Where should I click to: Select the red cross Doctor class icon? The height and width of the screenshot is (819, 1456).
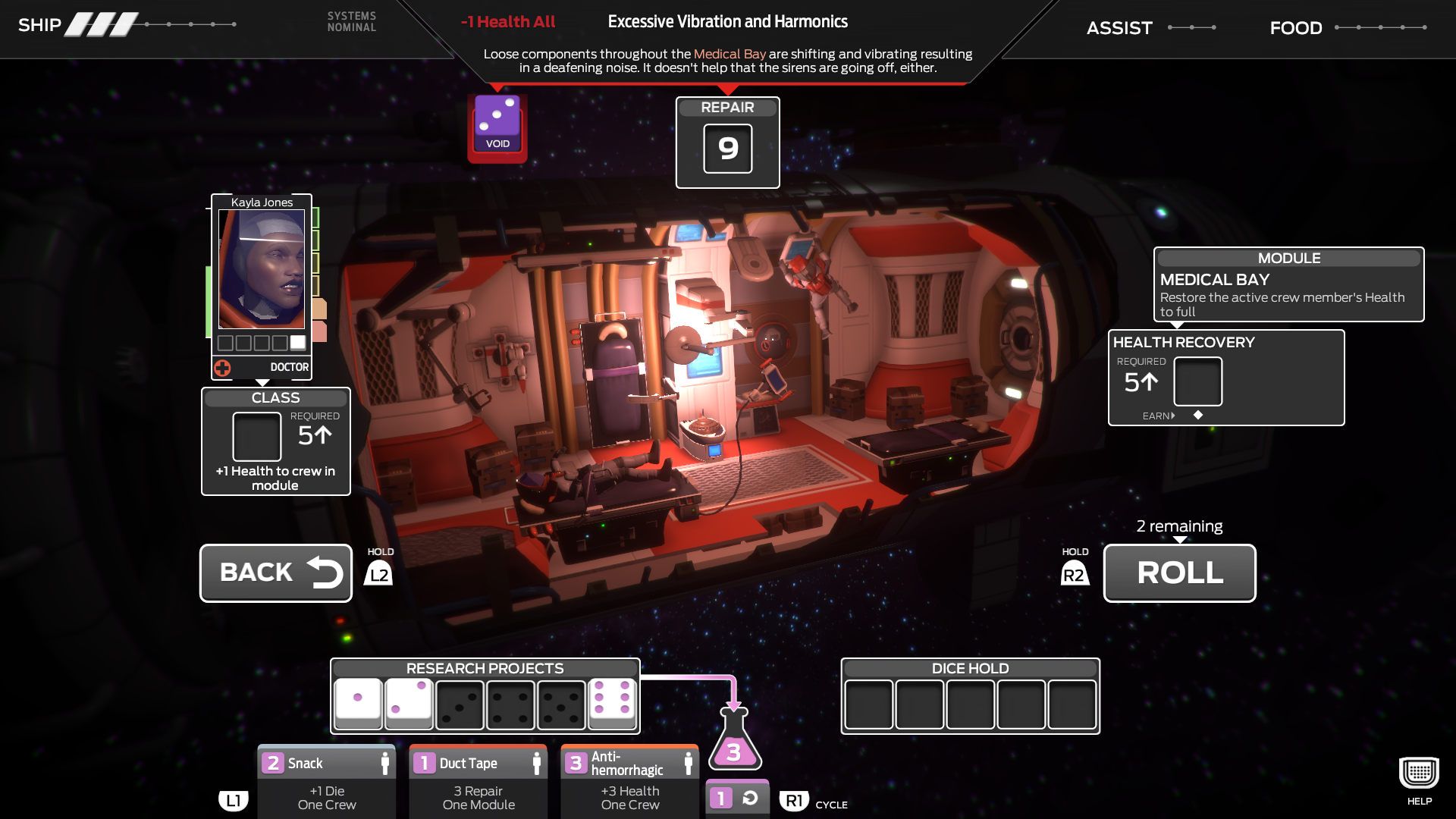point(221,367)
